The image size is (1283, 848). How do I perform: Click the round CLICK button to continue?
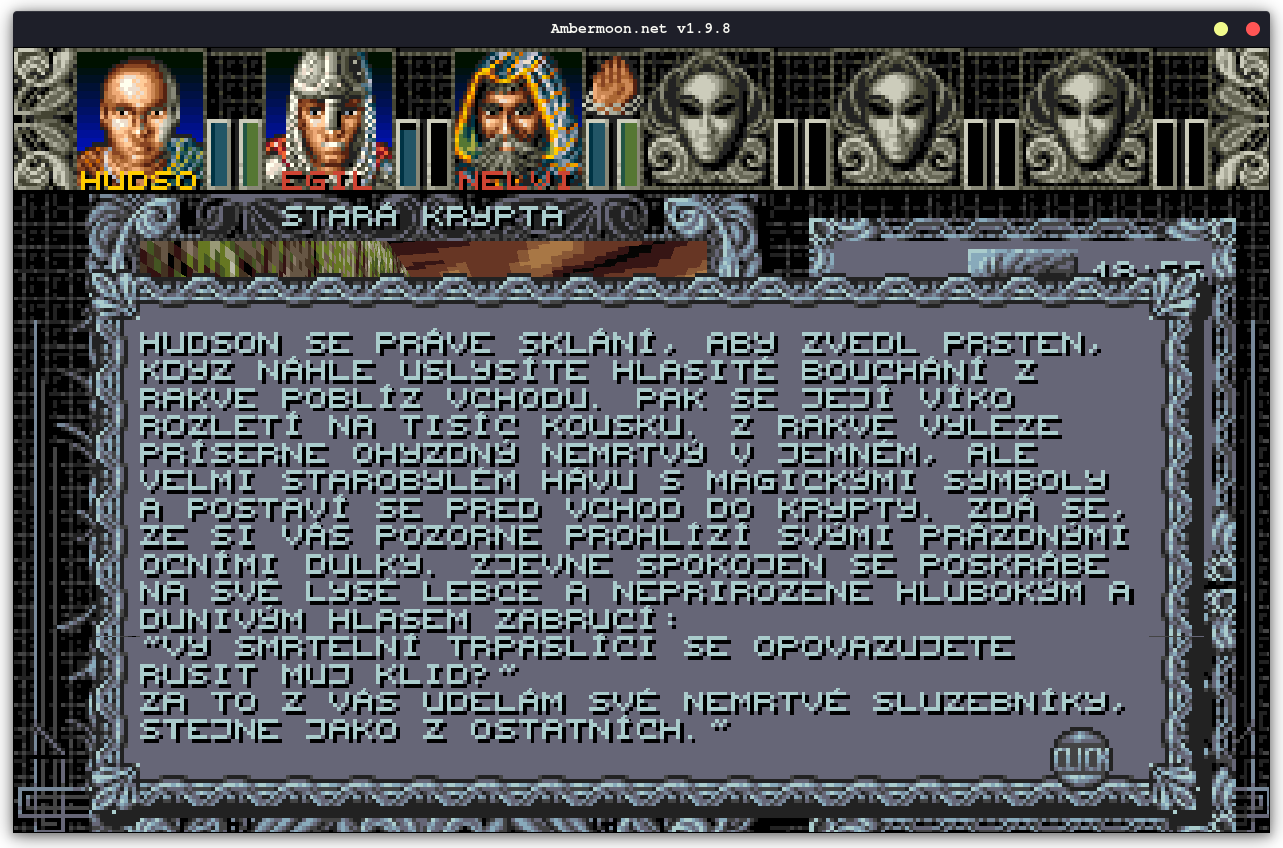(x=1081, y=759)
